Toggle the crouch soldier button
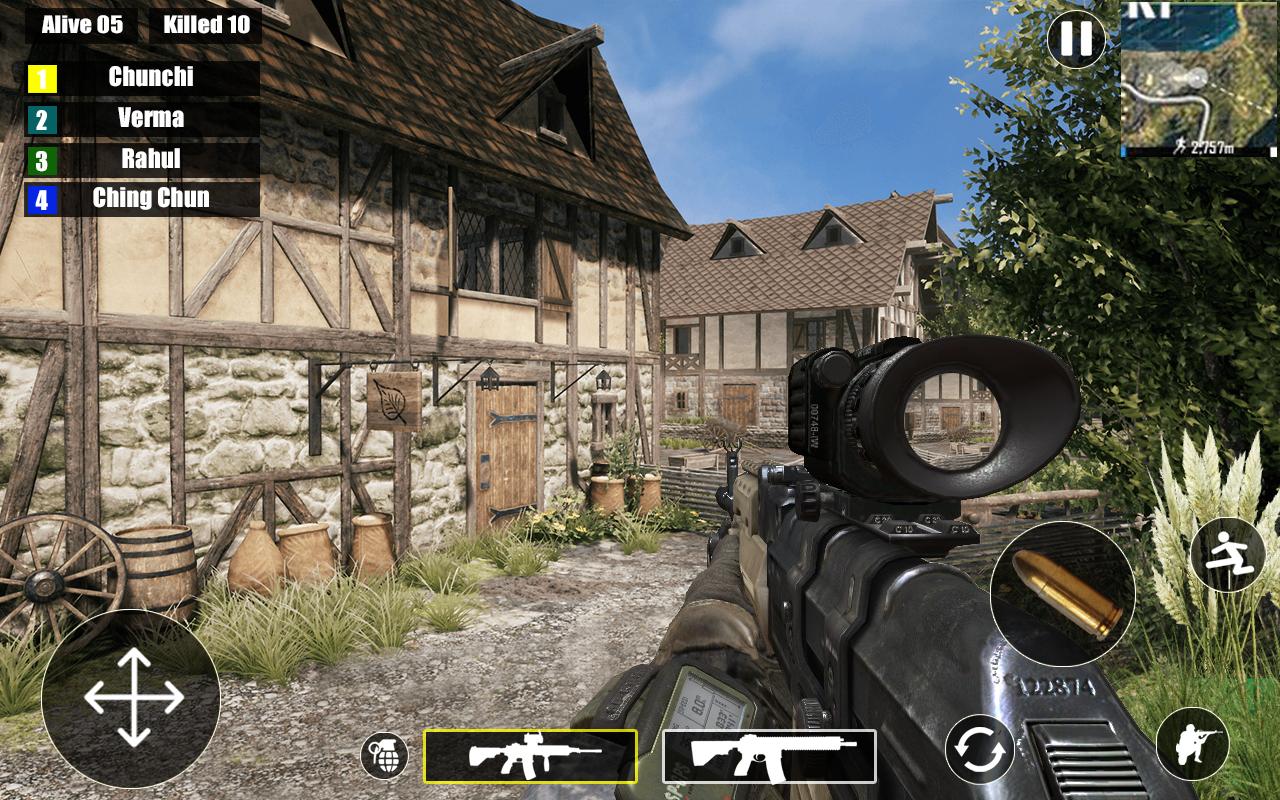Screen dimensions: 1280x800 (1193, 744)
